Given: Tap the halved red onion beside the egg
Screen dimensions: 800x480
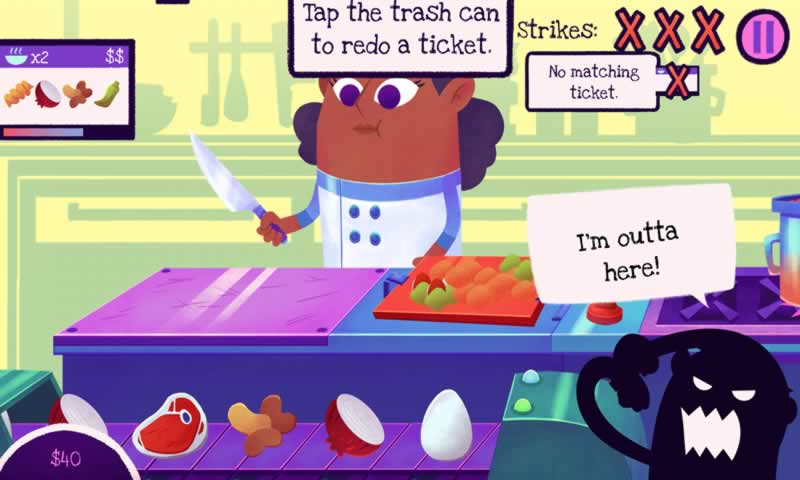Looking at the screenshot, I should coord(353,424).
